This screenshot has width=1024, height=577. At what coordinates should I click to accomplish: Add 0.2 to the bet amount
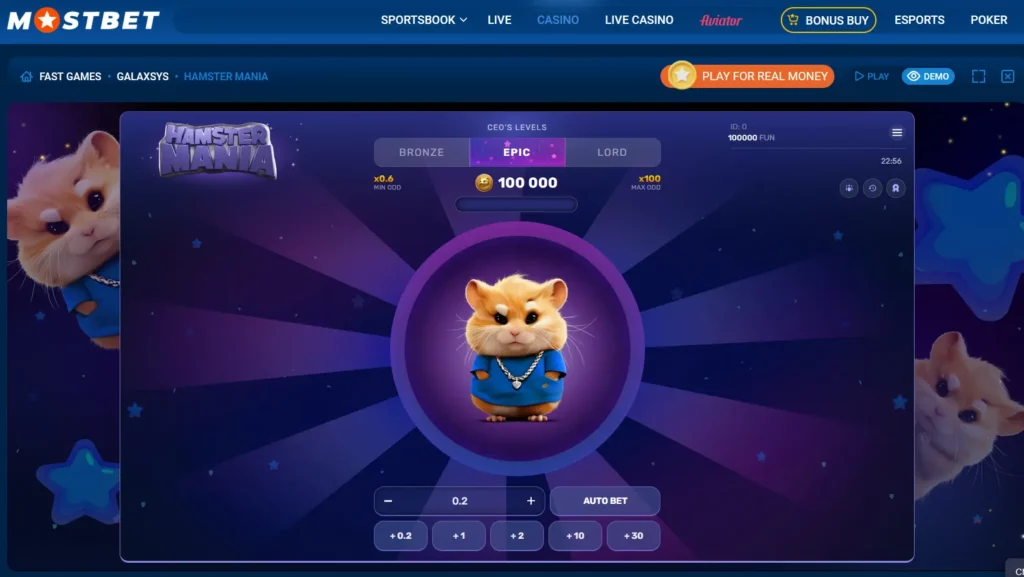[x=400, y=536]
